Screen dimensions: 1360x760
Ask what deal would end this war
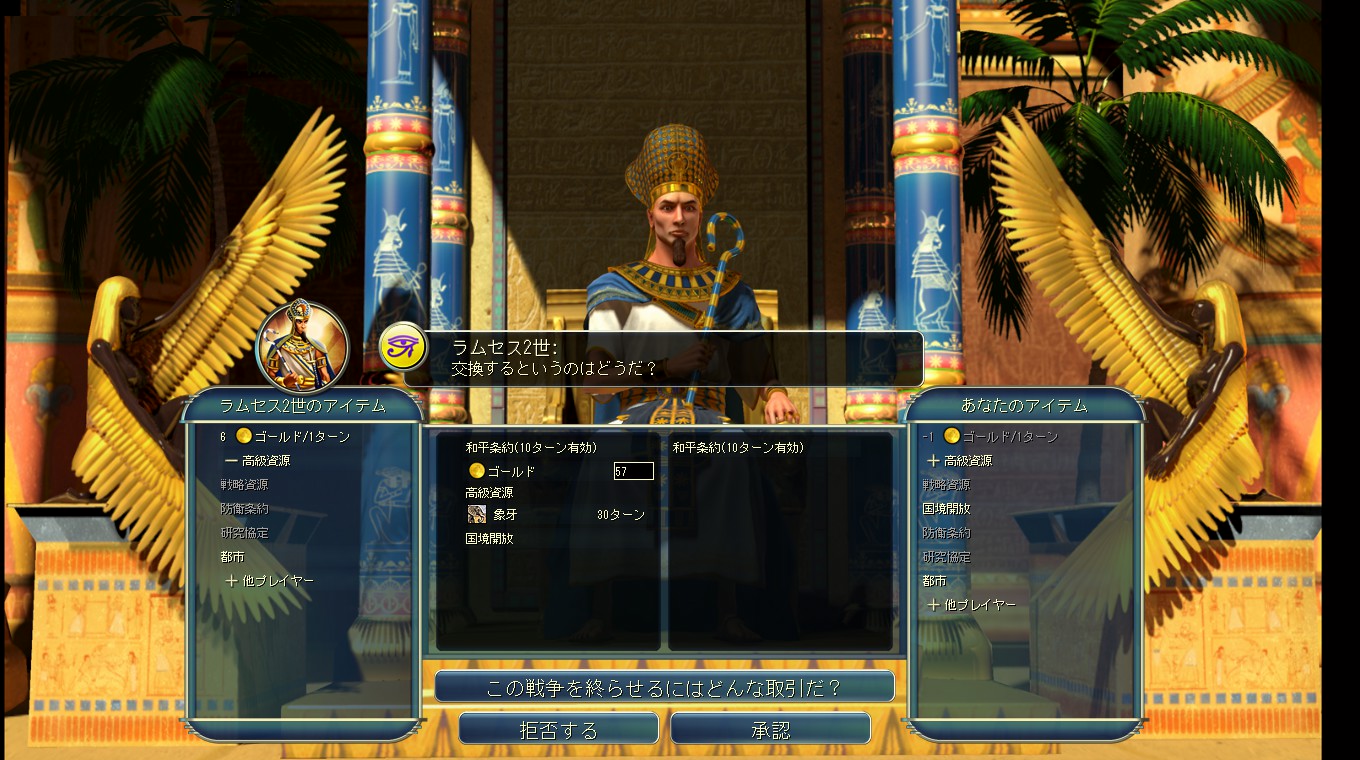click(x=664, y=687)
